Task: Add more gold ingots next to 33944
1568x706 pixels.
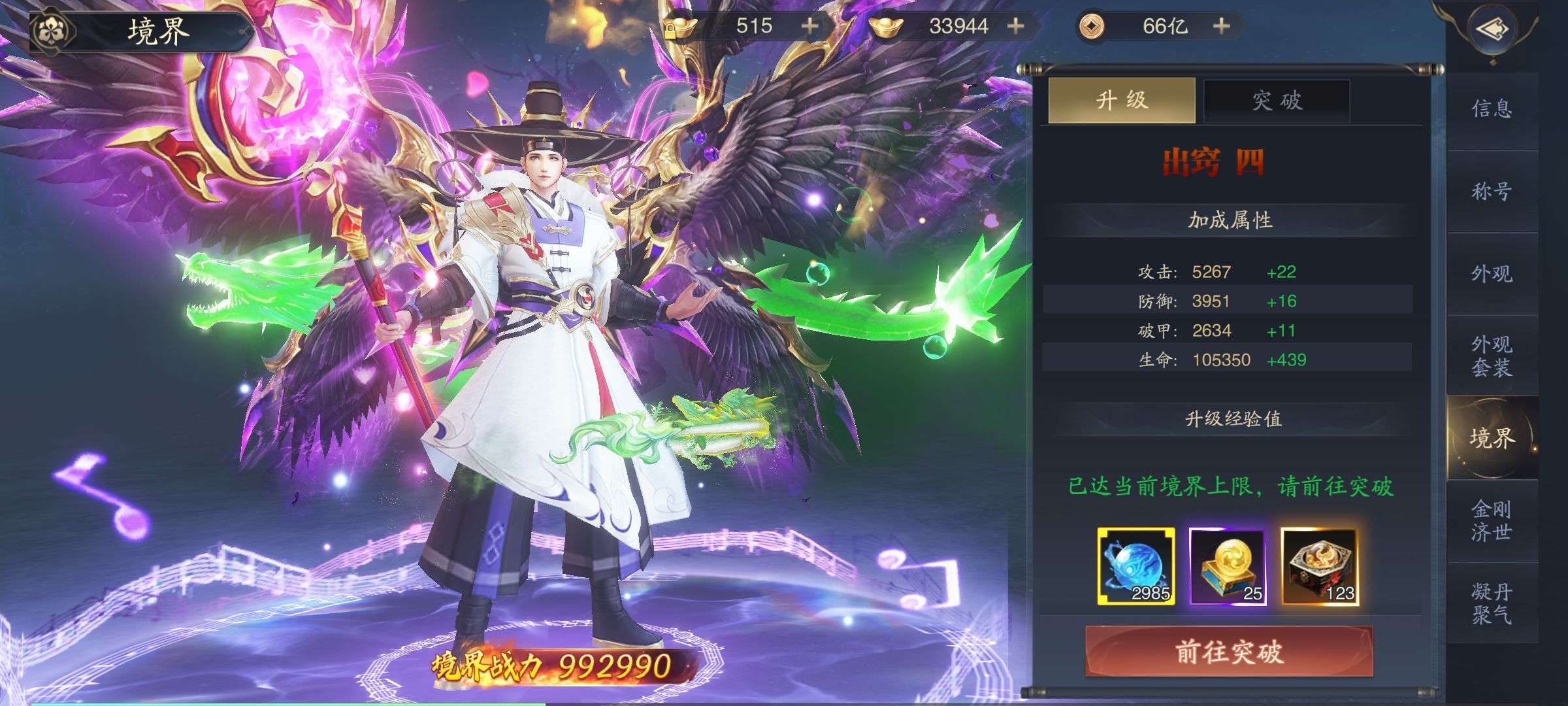Action: tap(1015, 26)
